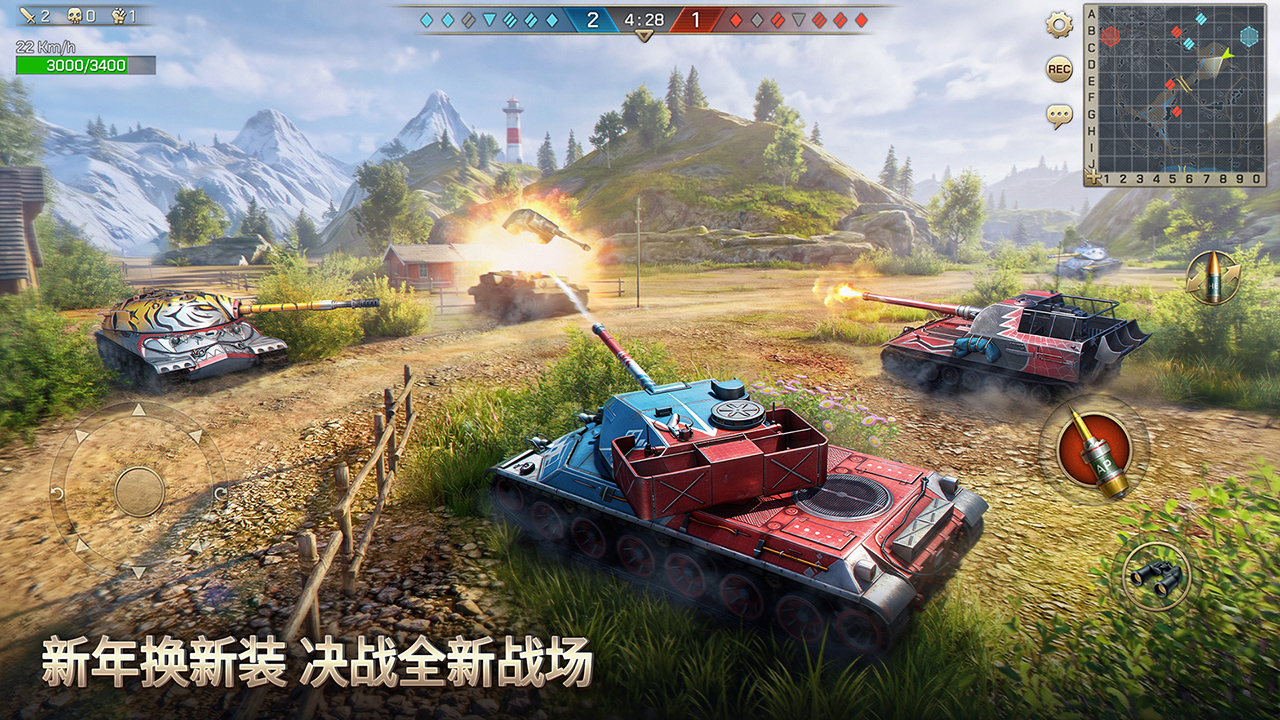1280x720 pixels.
Task: Tap the REC record button
Action: click(x=1059, y=69)
